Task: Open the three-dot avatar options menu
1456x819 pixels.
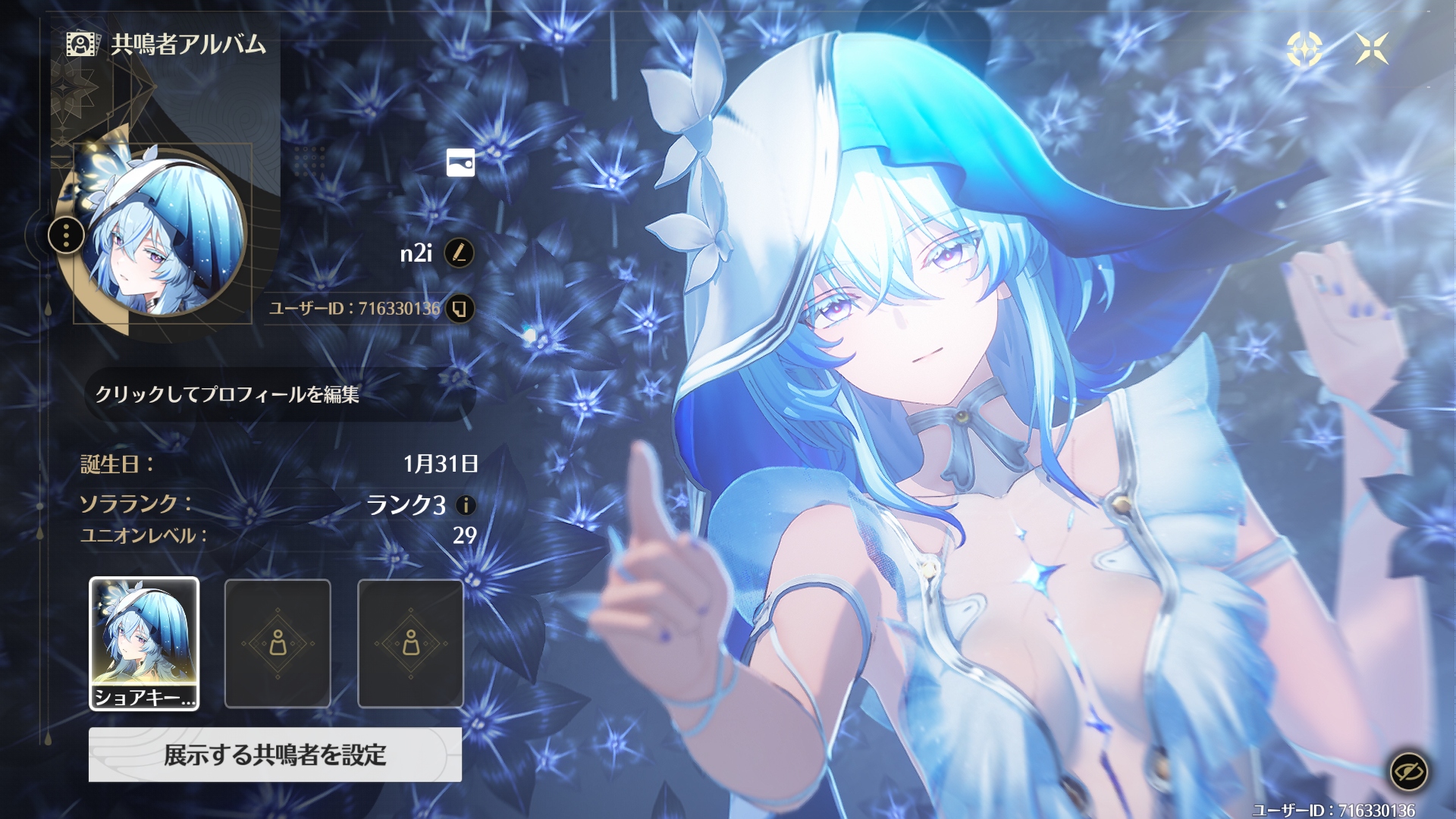Action: point(67,236)
